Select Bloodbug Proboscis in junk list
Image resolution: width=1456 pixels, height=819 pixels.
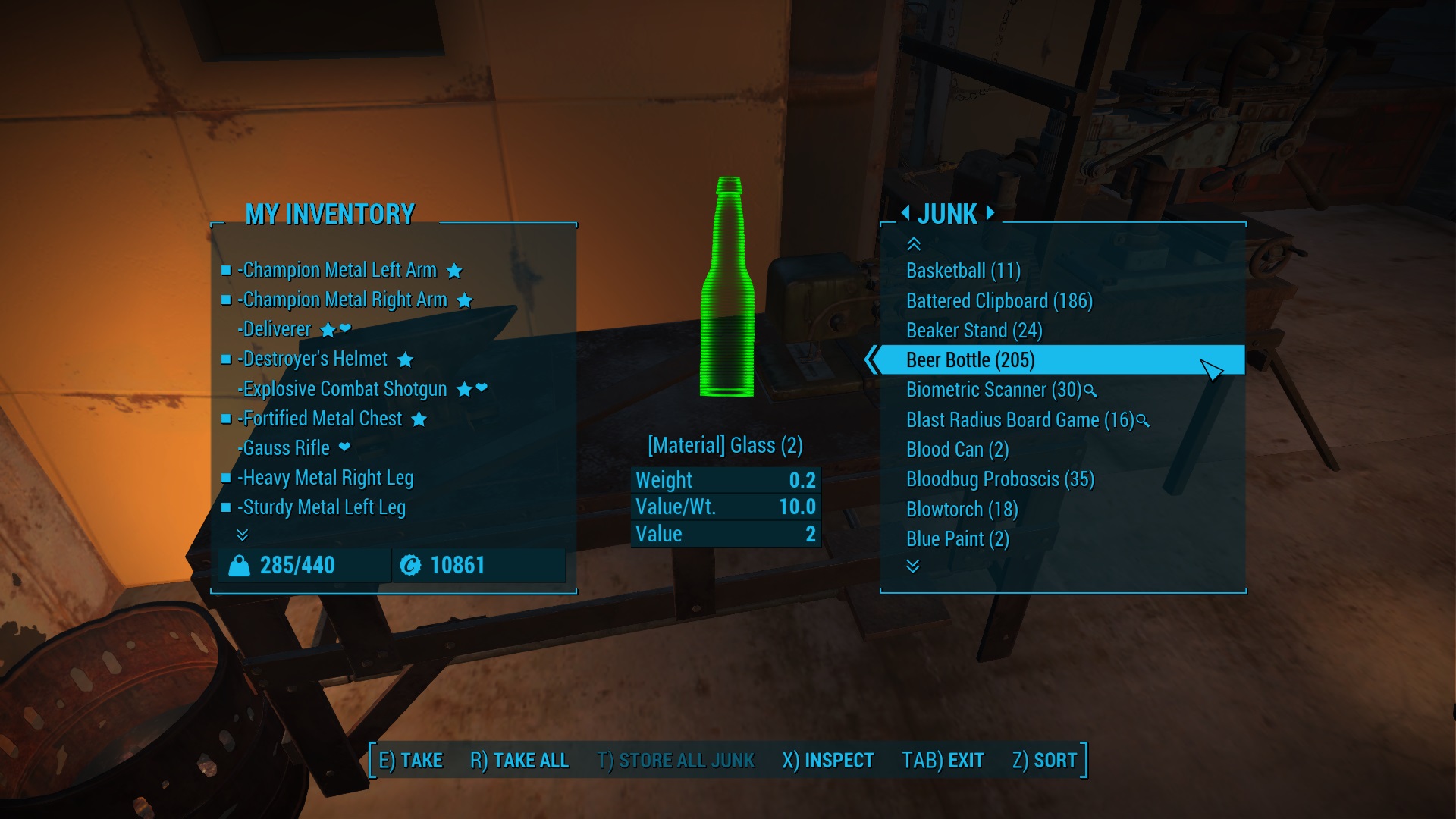point(999,479)
